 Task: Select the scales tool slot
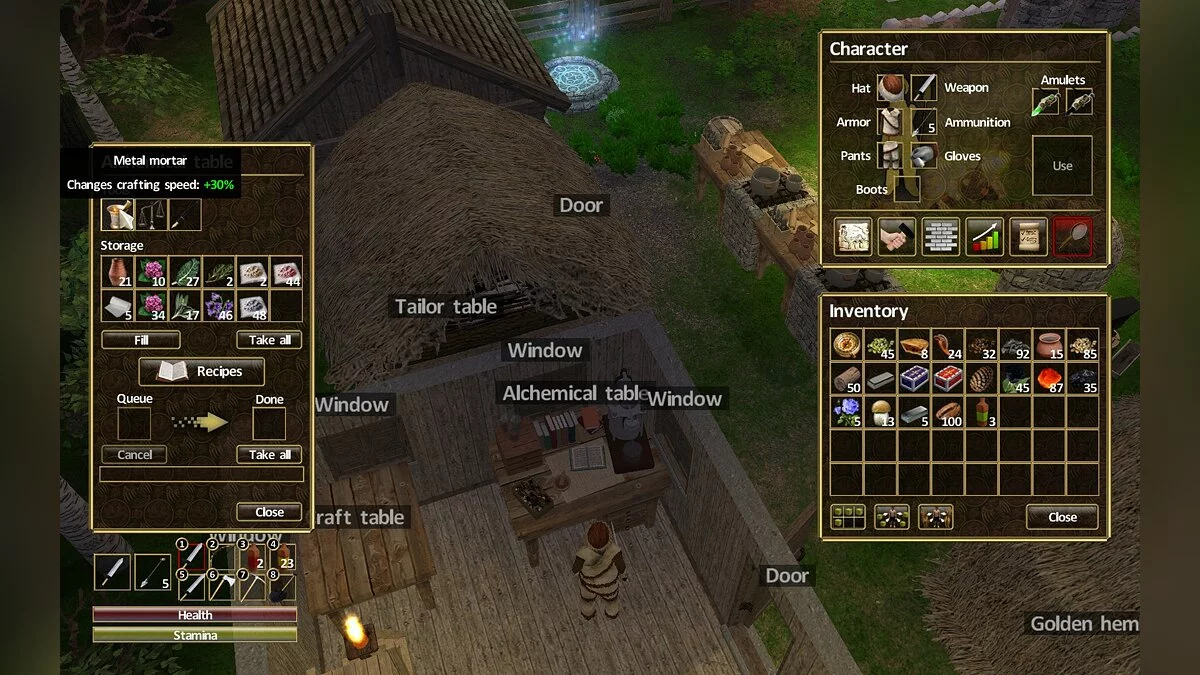click(151, 214)
